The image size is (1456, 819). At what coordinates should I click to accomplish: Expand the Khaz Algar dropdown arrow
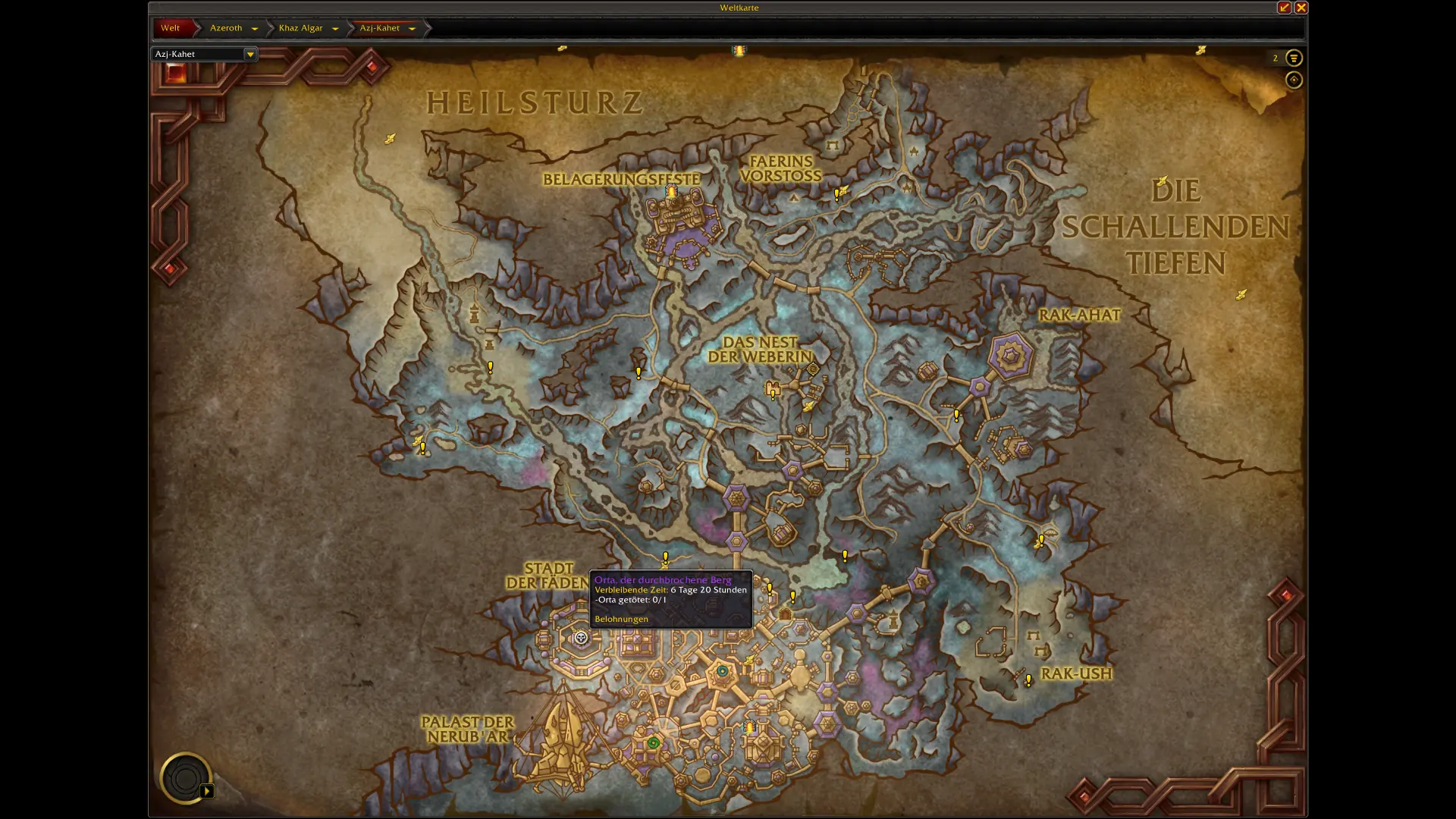(x=335, y=29)
